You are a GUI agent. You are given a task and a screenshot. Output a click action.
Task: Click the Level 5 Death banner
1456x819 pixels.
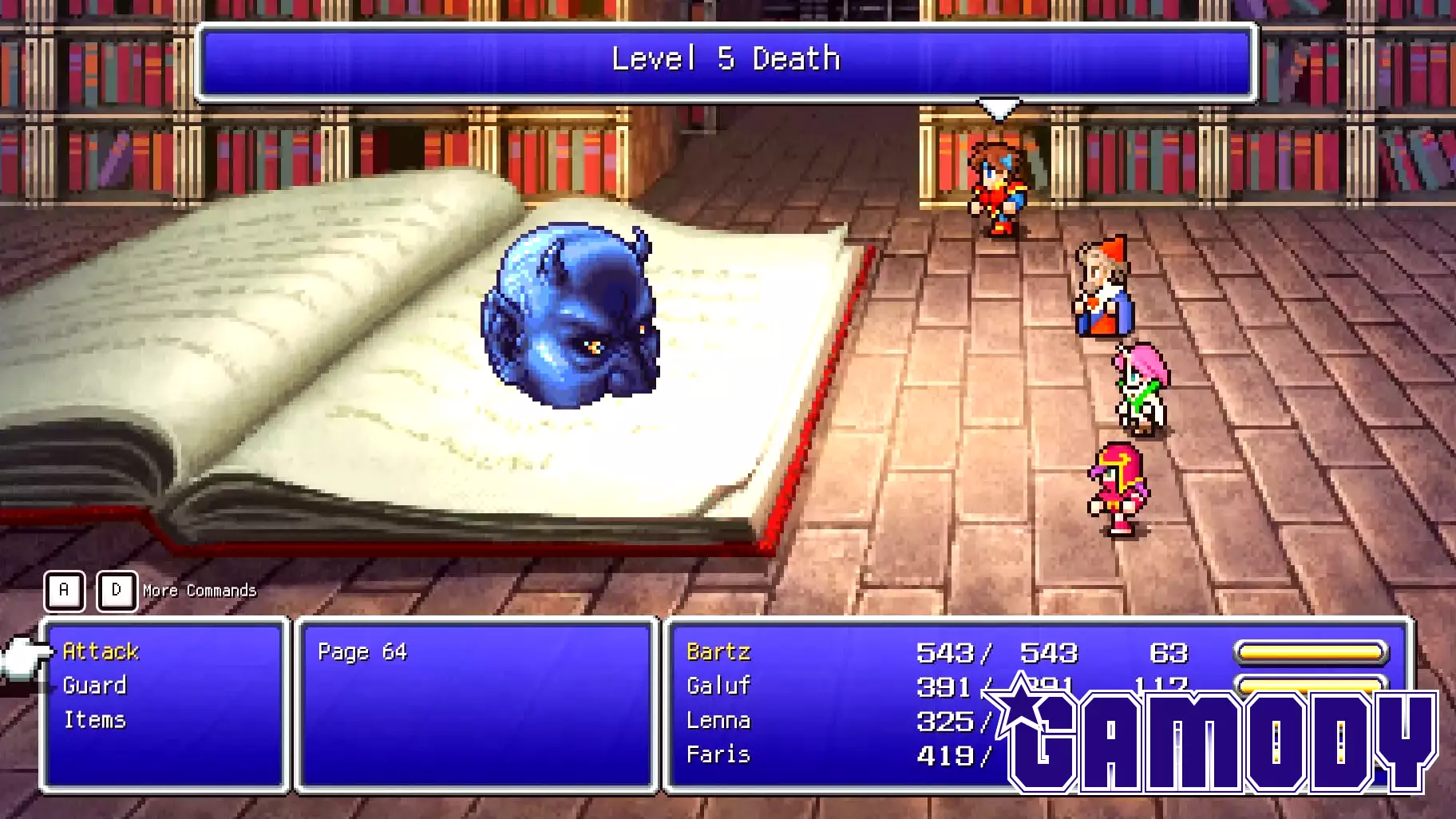coord(725,58)
